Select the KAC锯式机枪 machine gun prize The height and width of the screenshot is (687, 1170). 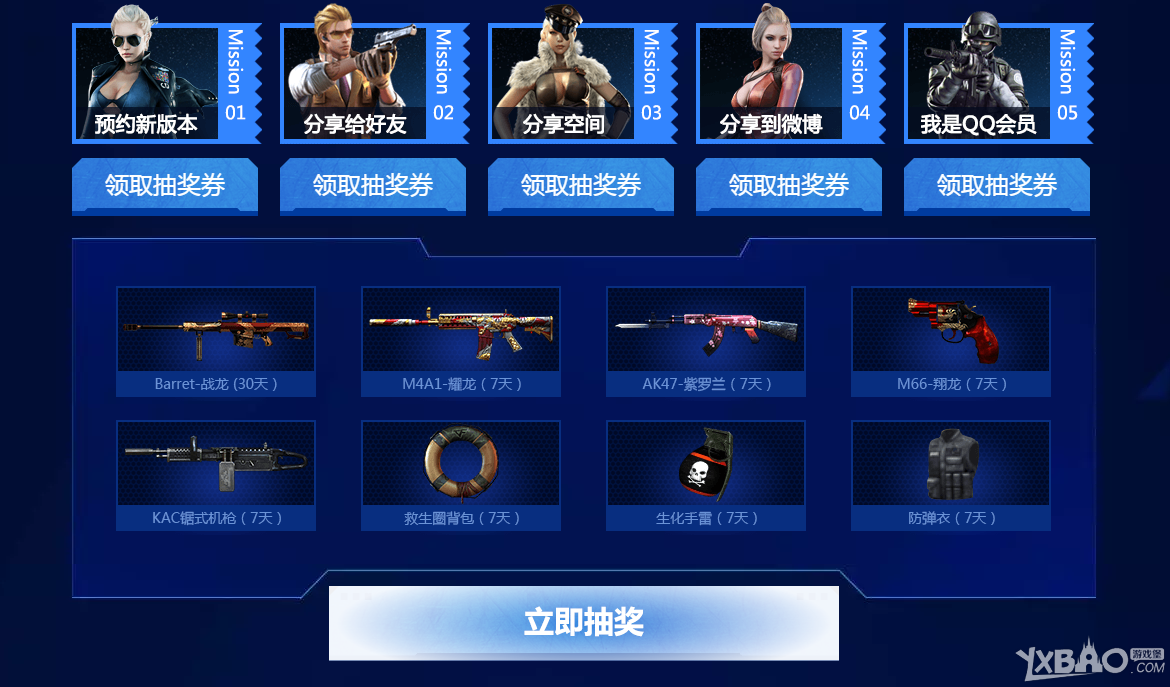tap(216, 475)
